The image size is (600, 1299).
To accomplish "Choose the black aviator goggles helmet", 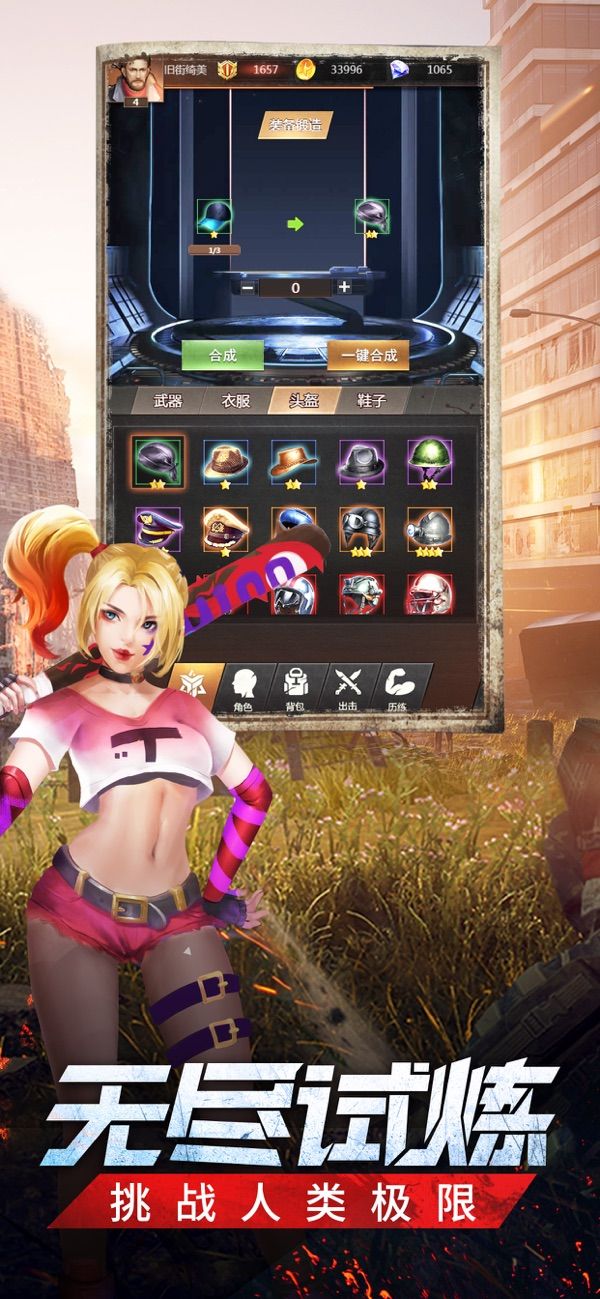I will (x=361, y=528).
